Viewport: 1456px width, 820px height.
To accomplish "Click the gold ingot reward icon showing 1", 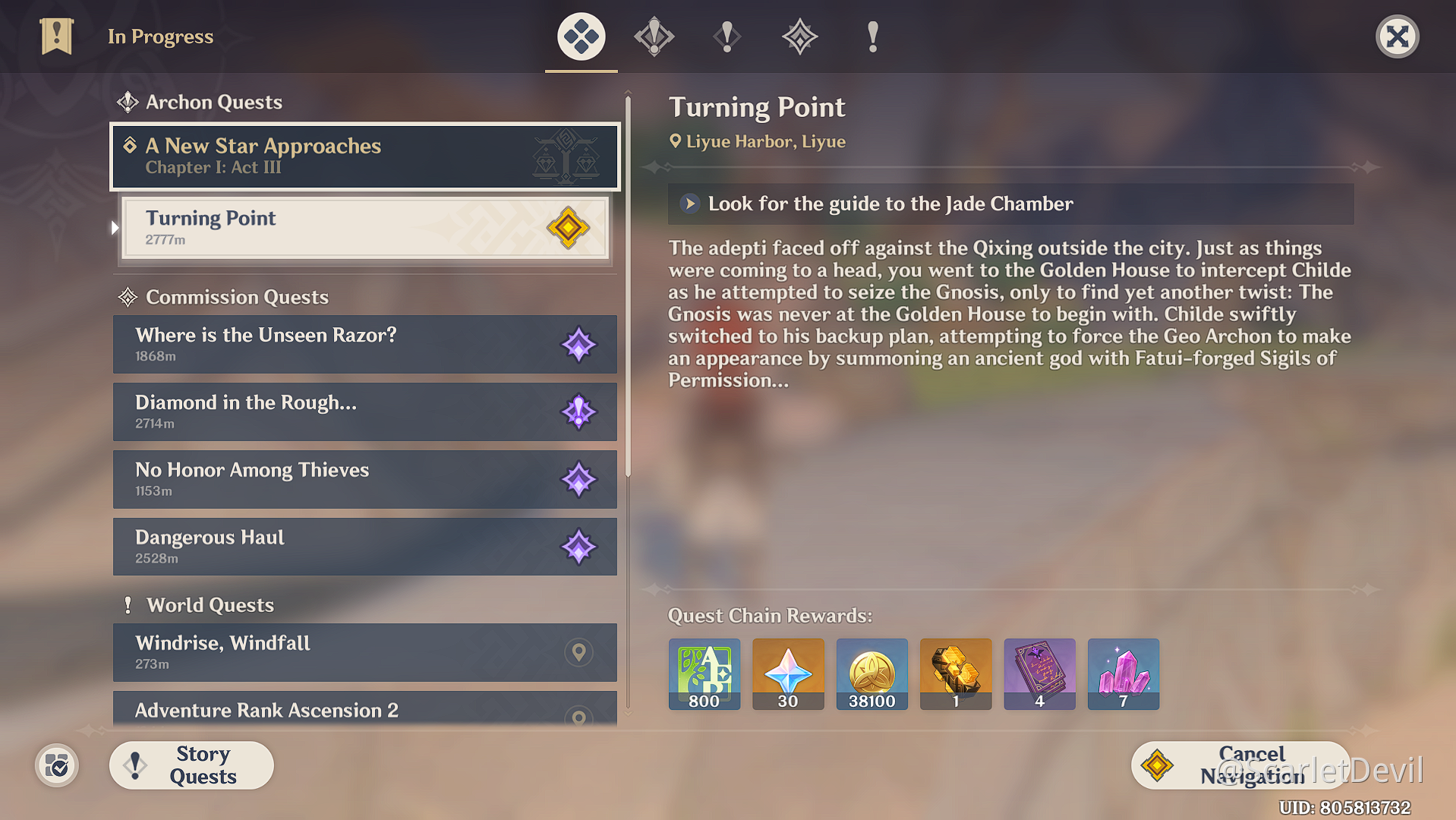I will pos(955,674).
